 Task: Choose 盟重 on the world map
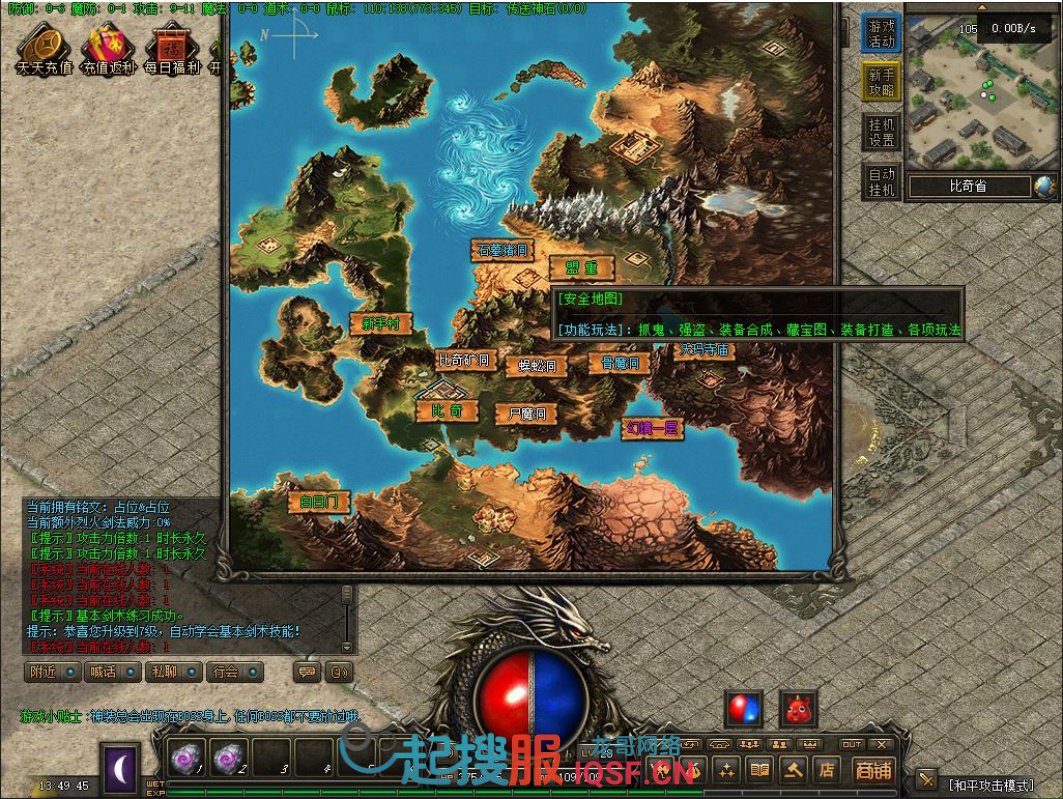[580, 268]
